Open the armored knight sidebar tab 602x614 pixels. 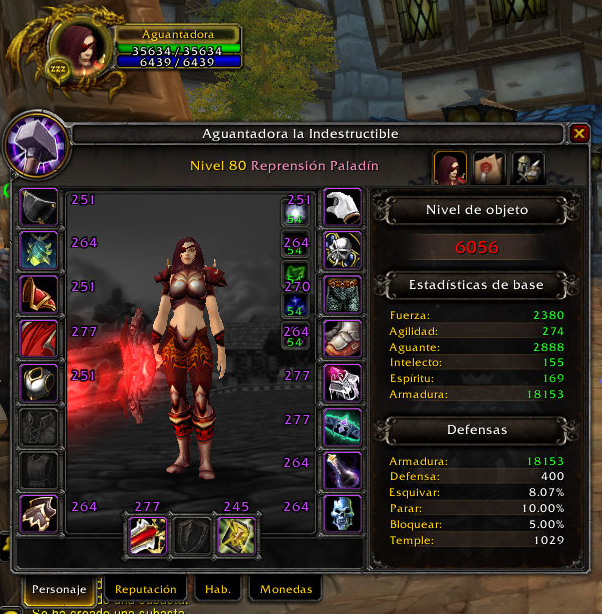tap(528, 168)
